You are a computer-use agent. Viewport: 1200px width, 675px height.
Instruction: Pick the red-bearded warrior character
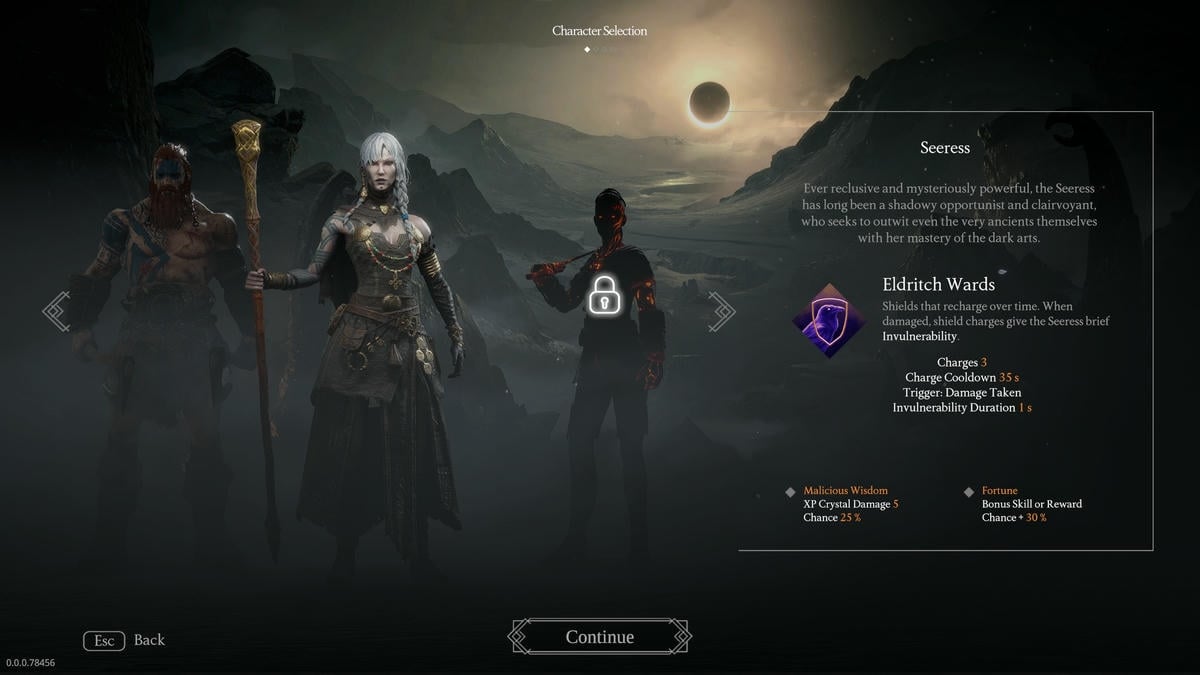[168, 320]
